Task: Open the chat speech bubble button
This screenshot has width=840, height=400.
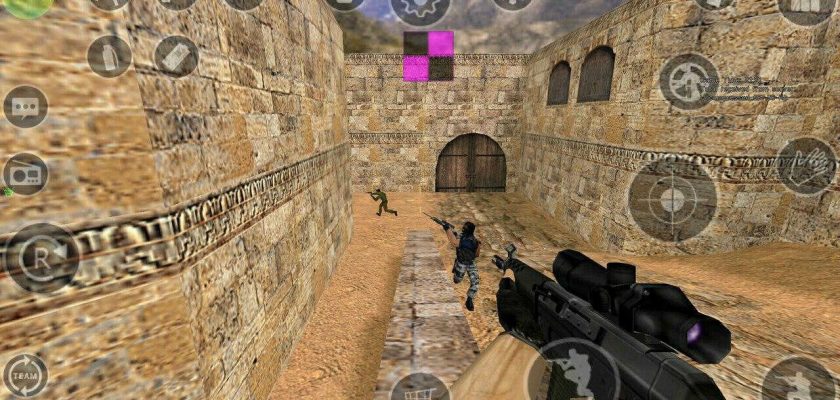Action: pyautogui.click(x=26, y=106)
